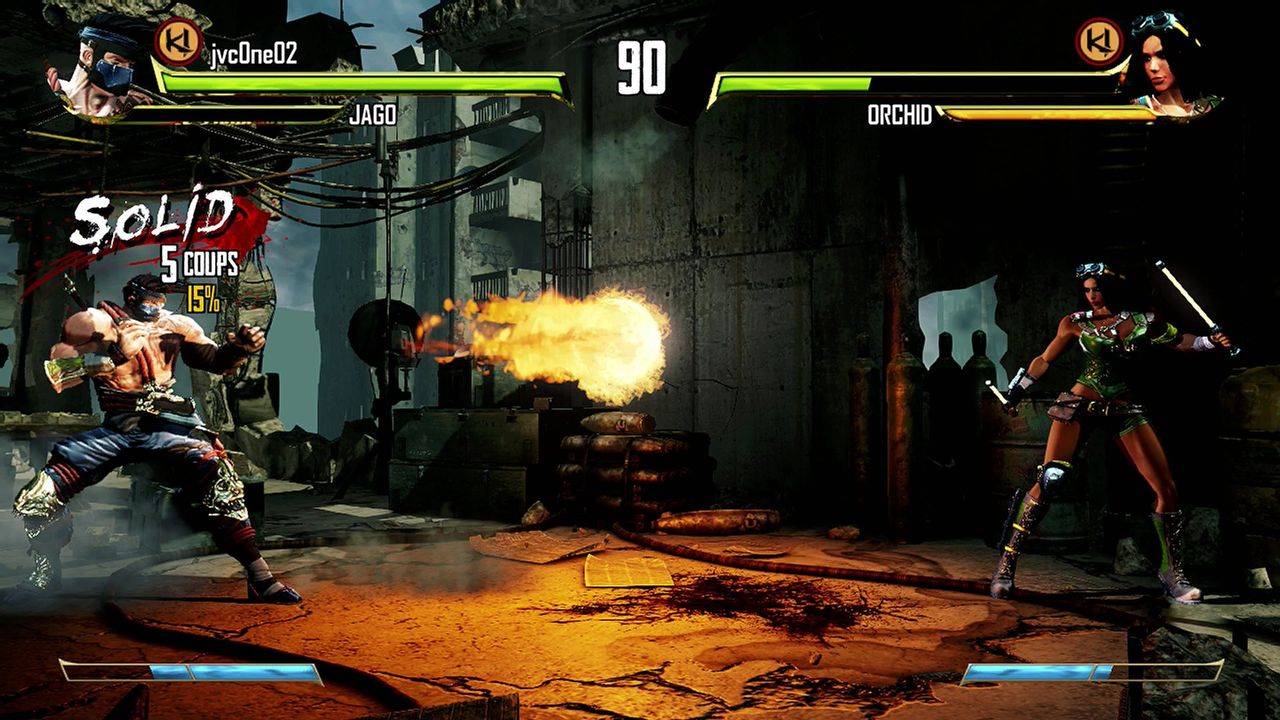Click the 5 COUPS combo counter

point(196,265)
